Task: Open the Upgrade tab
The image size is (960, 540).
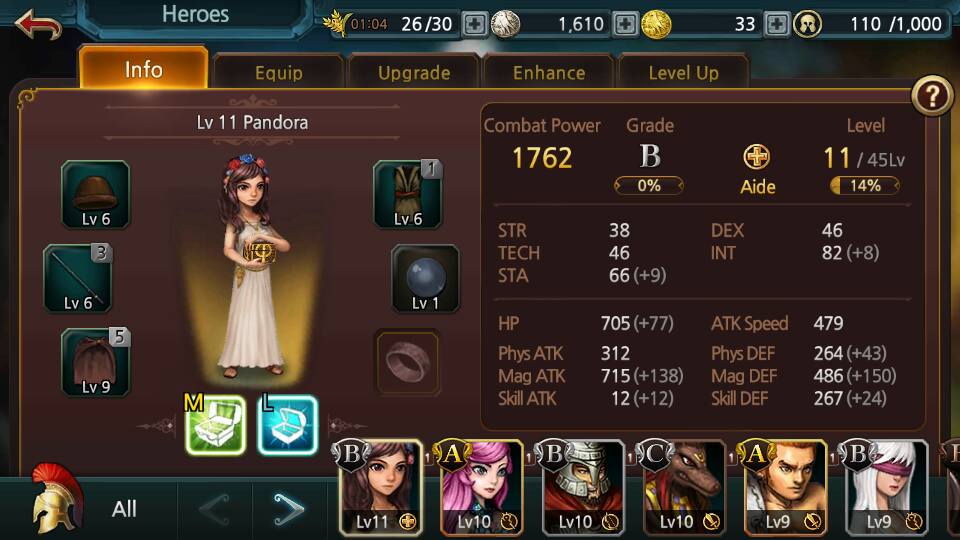Action: 413,73
